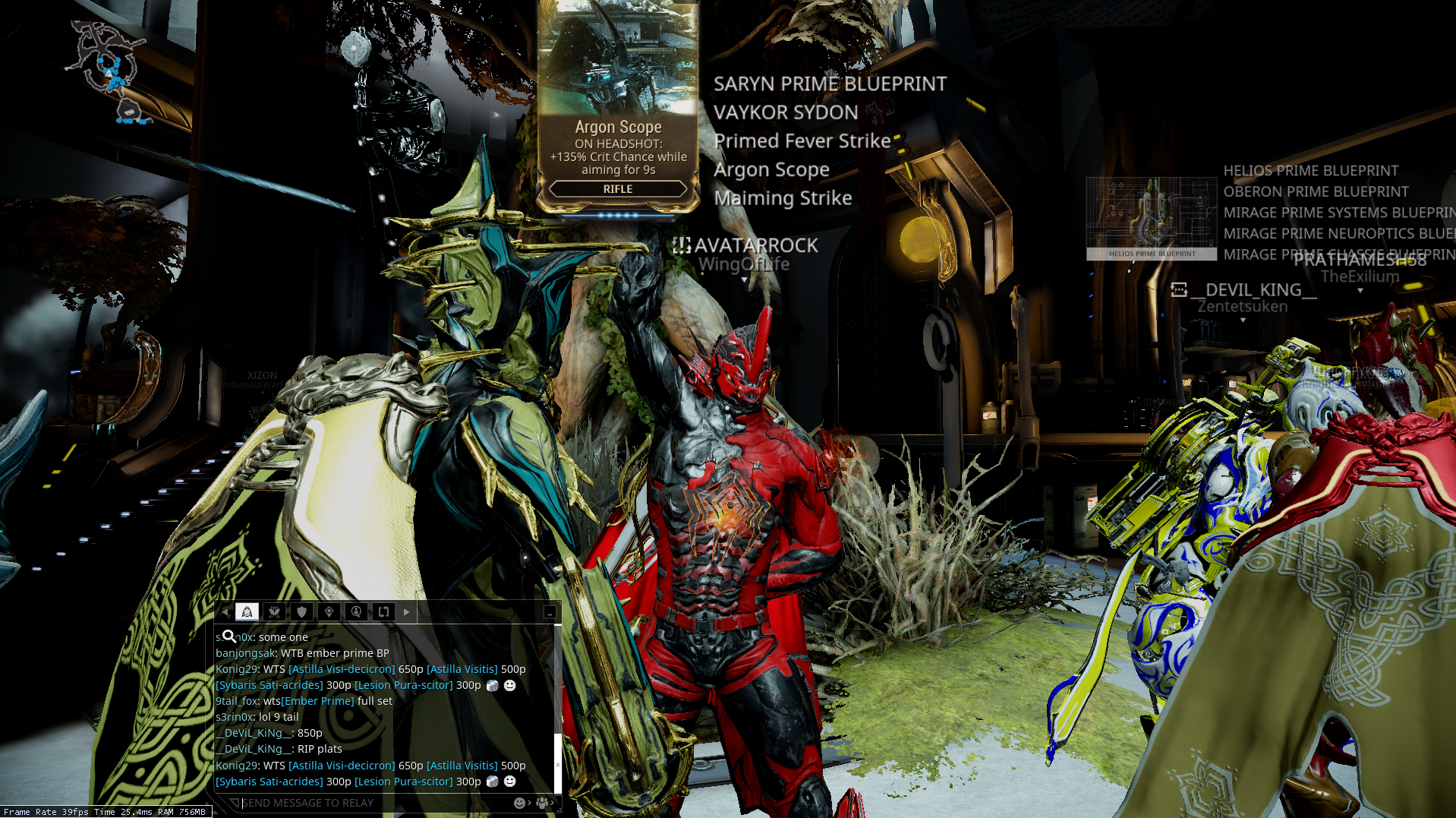Click the 9tail_fox username in chat
This screenshot has width=1456, height=818.
(237, 701)
